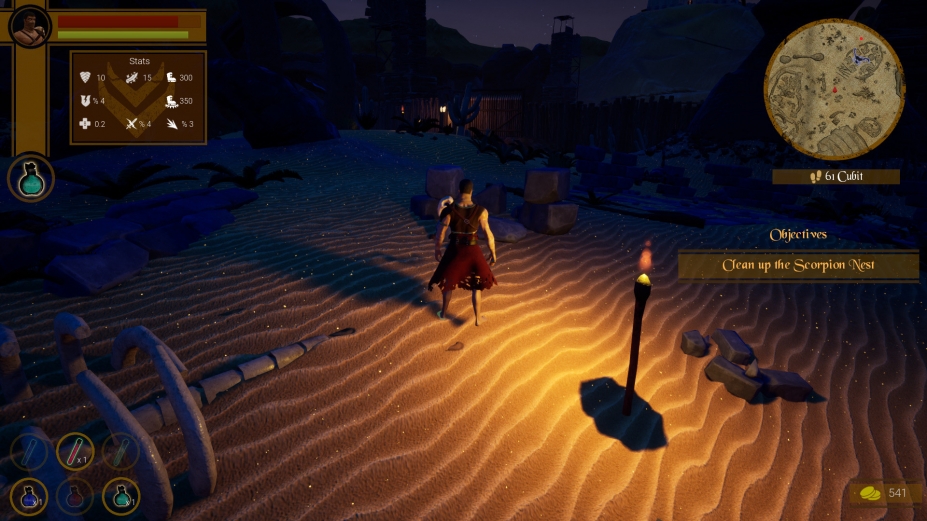The height and width of the screenshot is (521, 927).
Task: Select the Clean up the Scorpion Nest objective
Action: [798, 266]
